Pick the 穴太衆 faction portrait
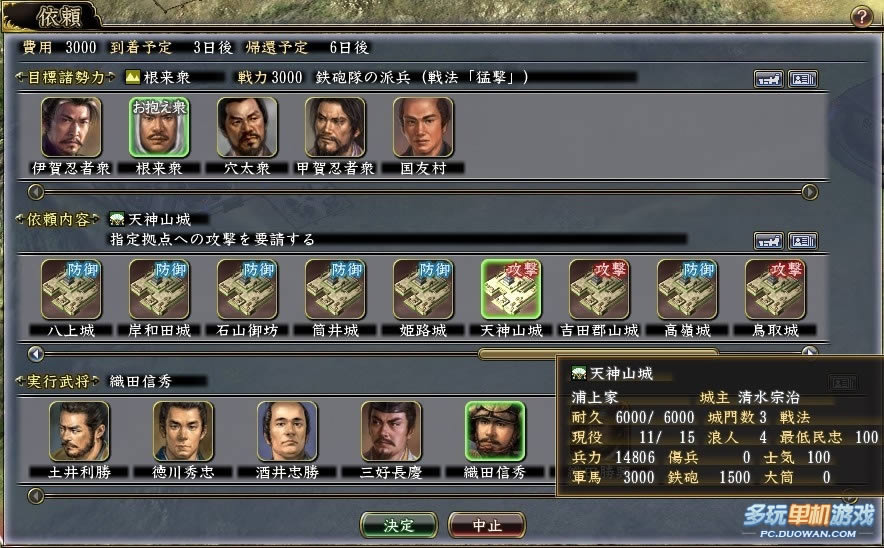This screenshot has height=548, width=884. click(247, 127)
